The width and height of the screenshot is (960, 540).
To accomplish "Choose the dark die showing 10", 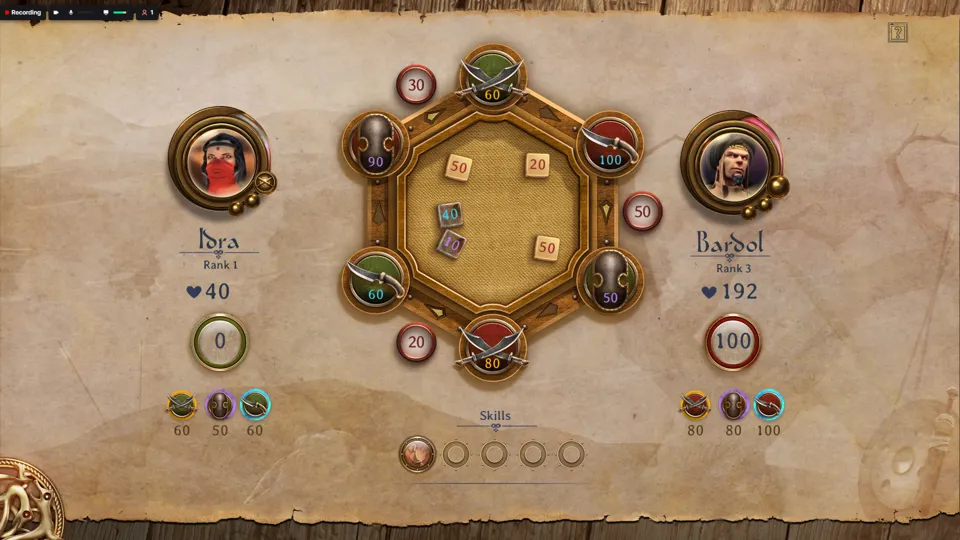I will [451, 242].
